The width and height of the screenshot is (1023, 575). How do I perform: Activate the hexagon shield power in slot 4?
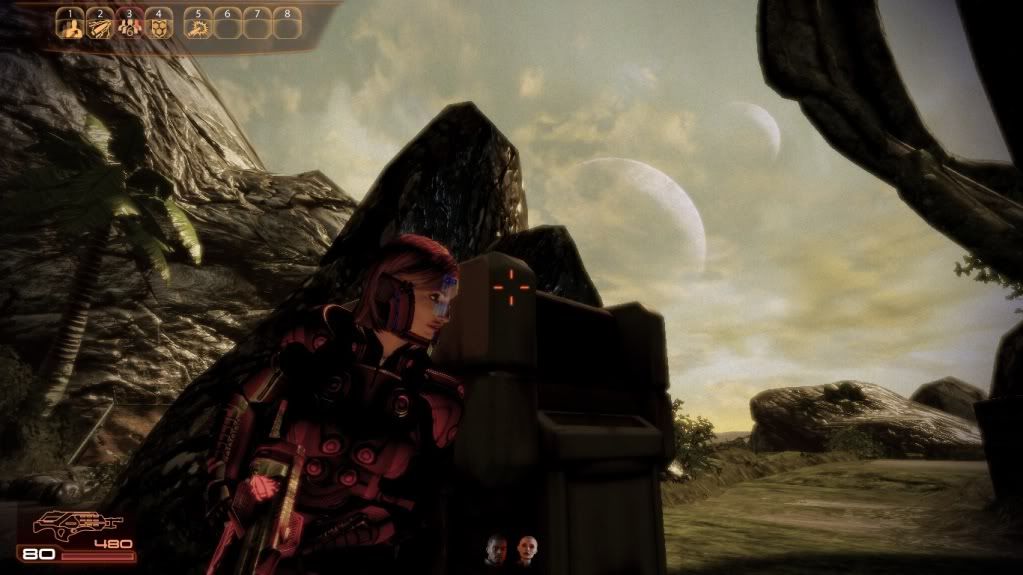coord(159,26)
